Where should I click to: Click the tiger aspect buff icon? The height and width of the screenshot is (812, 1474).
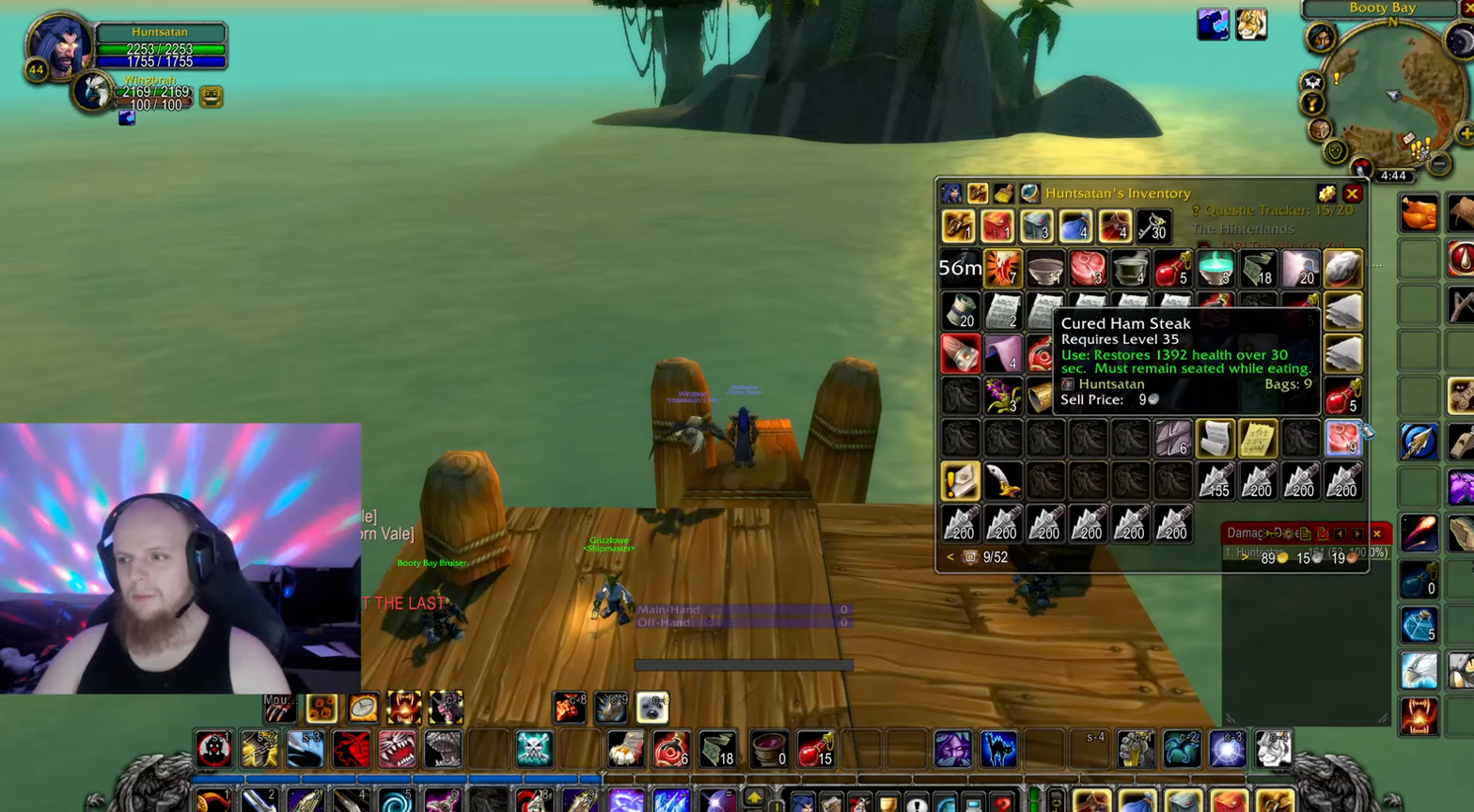coord(1250,24)
